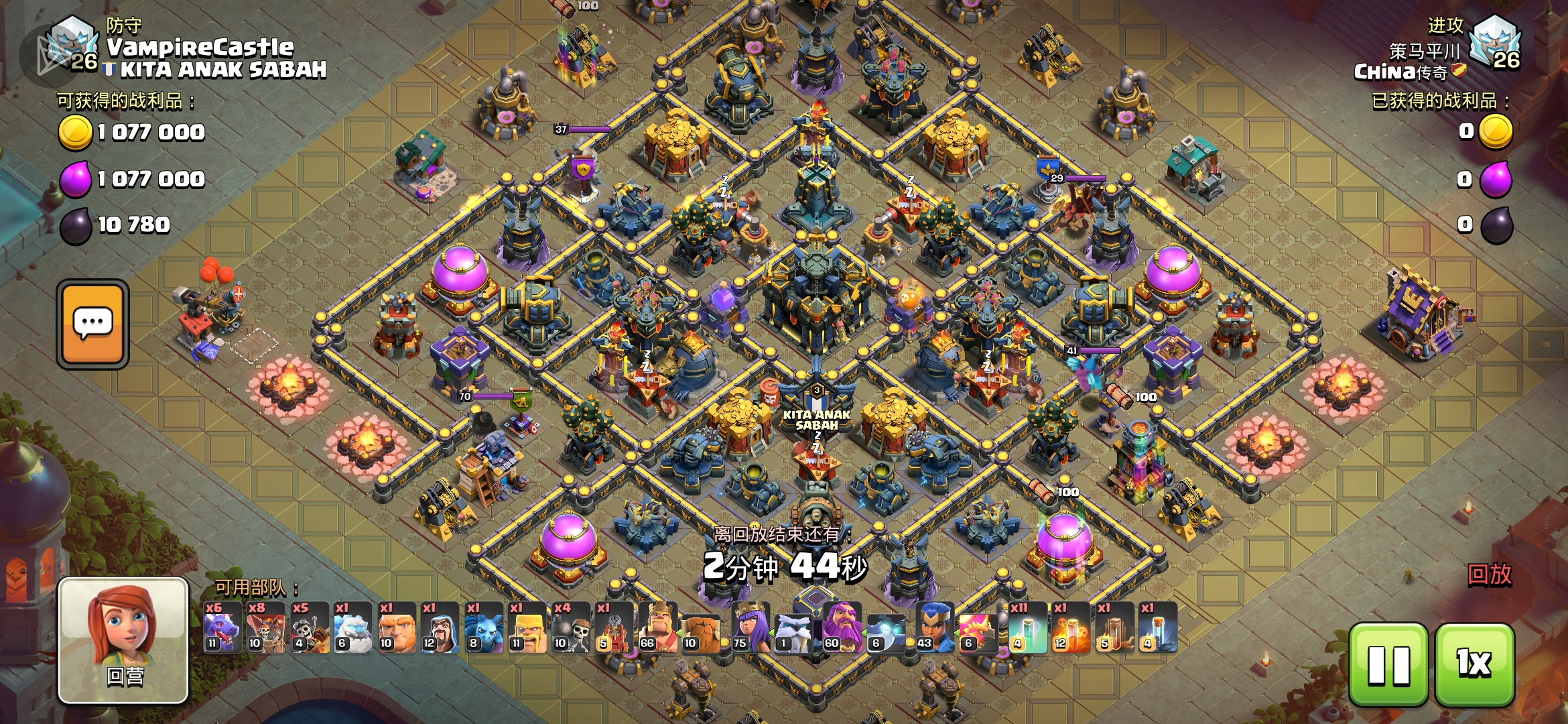This screenshot has width=1568, height=724.
Task: Choose the Grand Warden hero slot
Action: click(x=843, y=627)
